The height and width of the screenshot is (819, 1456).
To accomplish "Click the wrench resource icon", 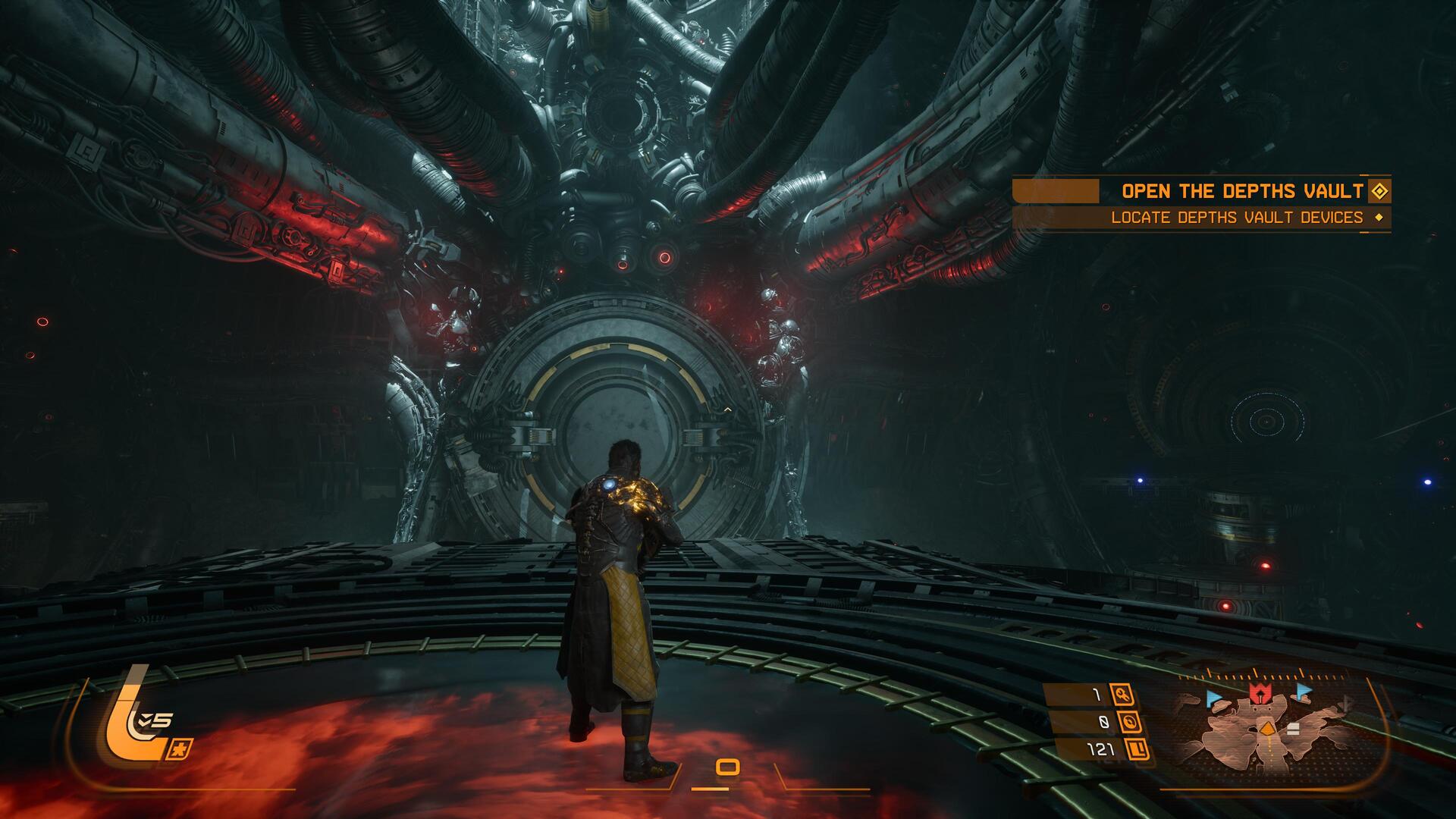I will tap(1122, 694).
